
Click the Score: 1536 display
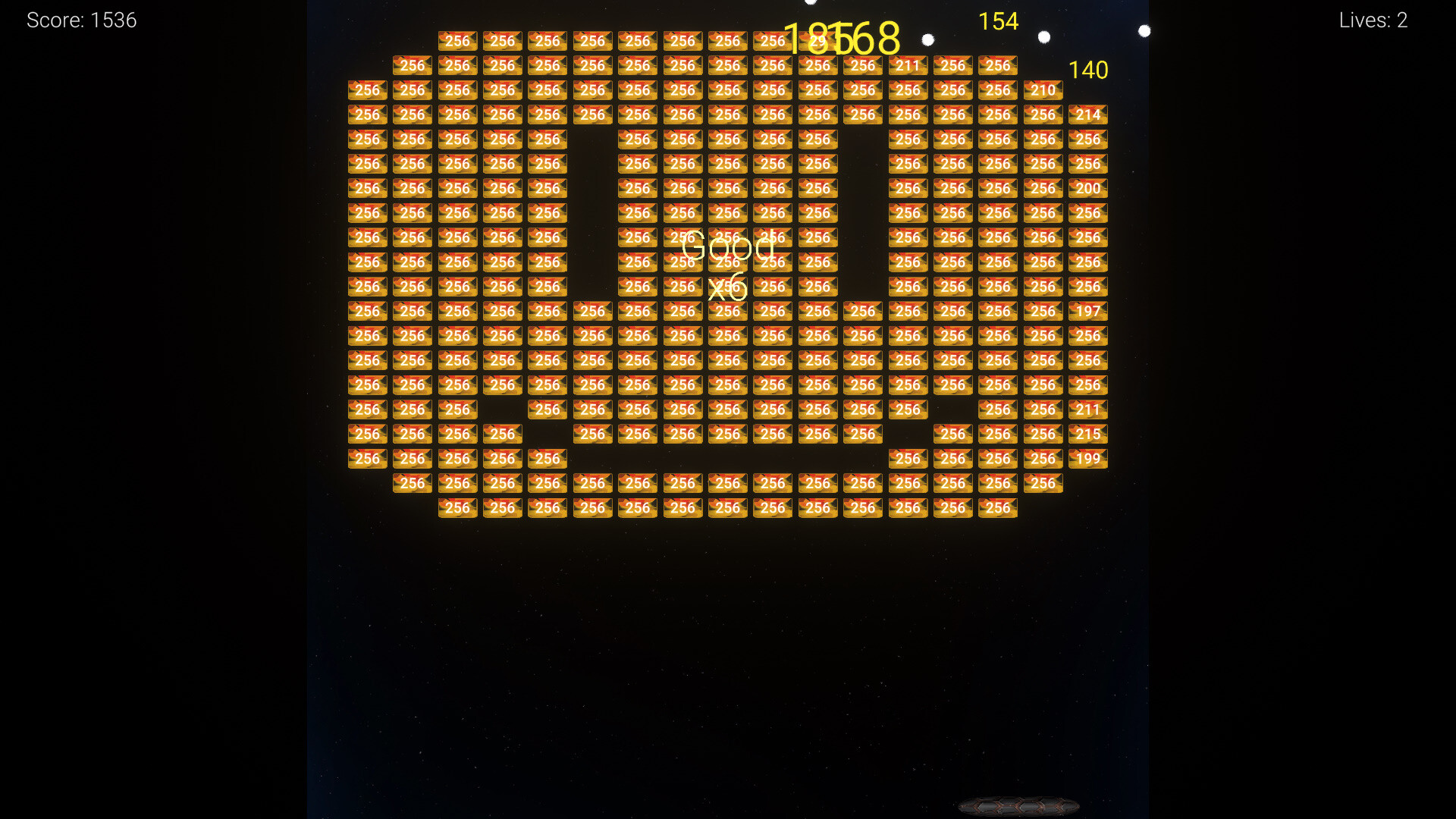(x=81, y=20)
